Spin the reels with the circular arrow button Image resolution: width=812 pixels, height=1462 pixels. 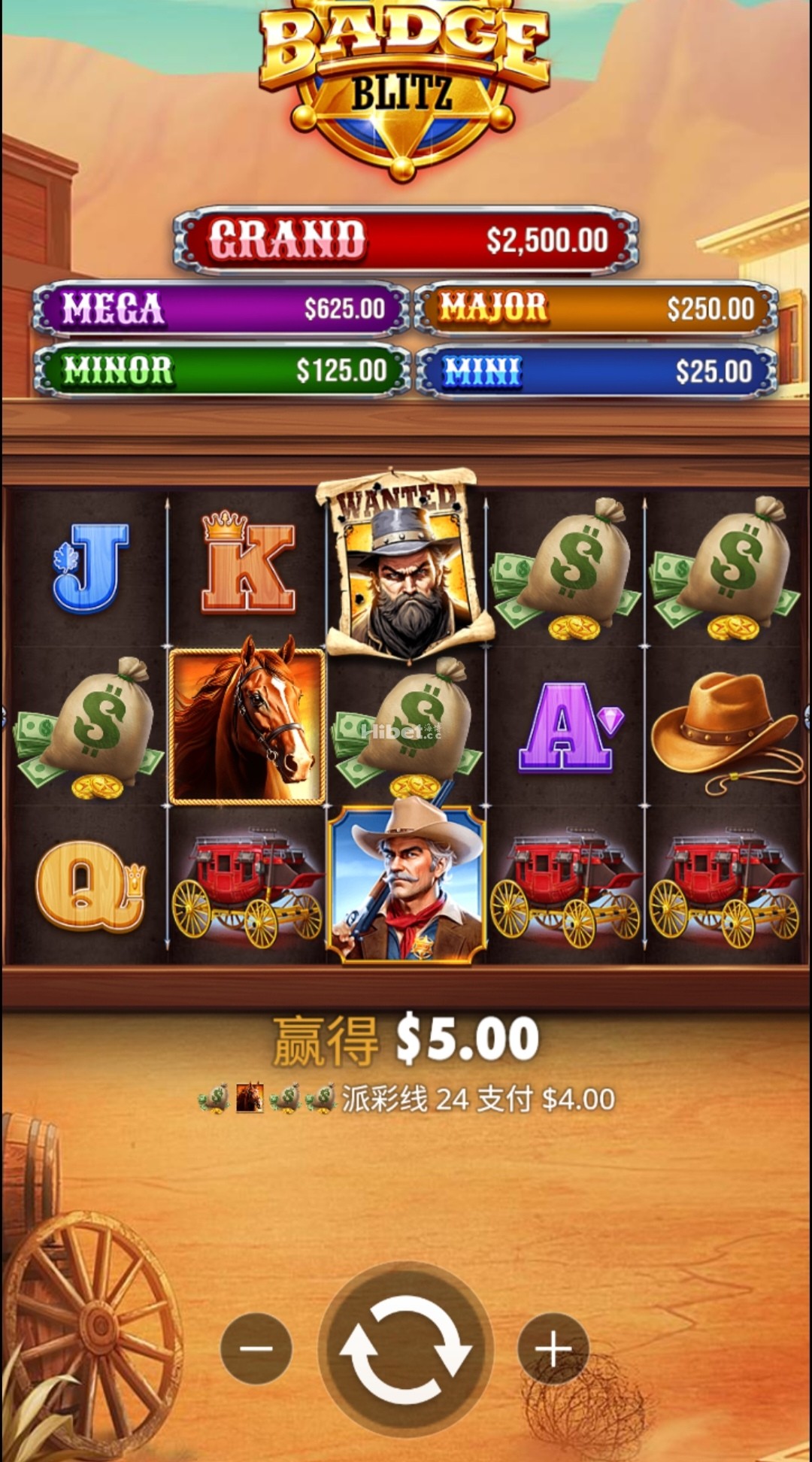coord(405,1348)
